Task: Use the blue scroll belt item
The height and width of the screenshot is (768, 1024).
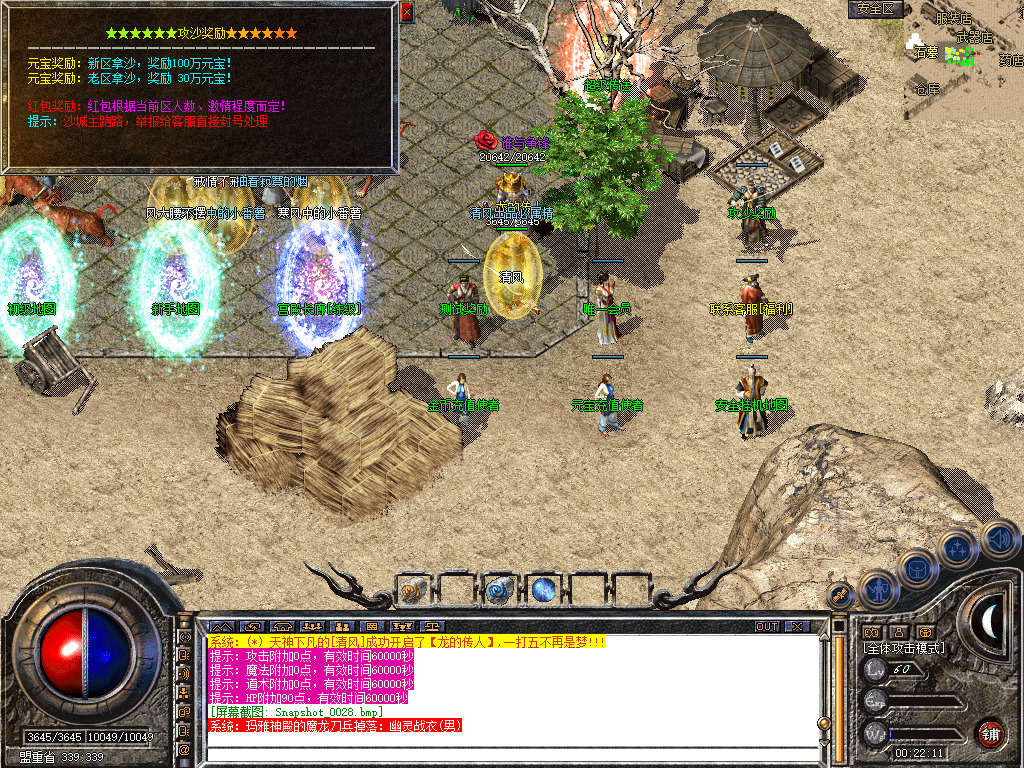Action: (499, 590)
